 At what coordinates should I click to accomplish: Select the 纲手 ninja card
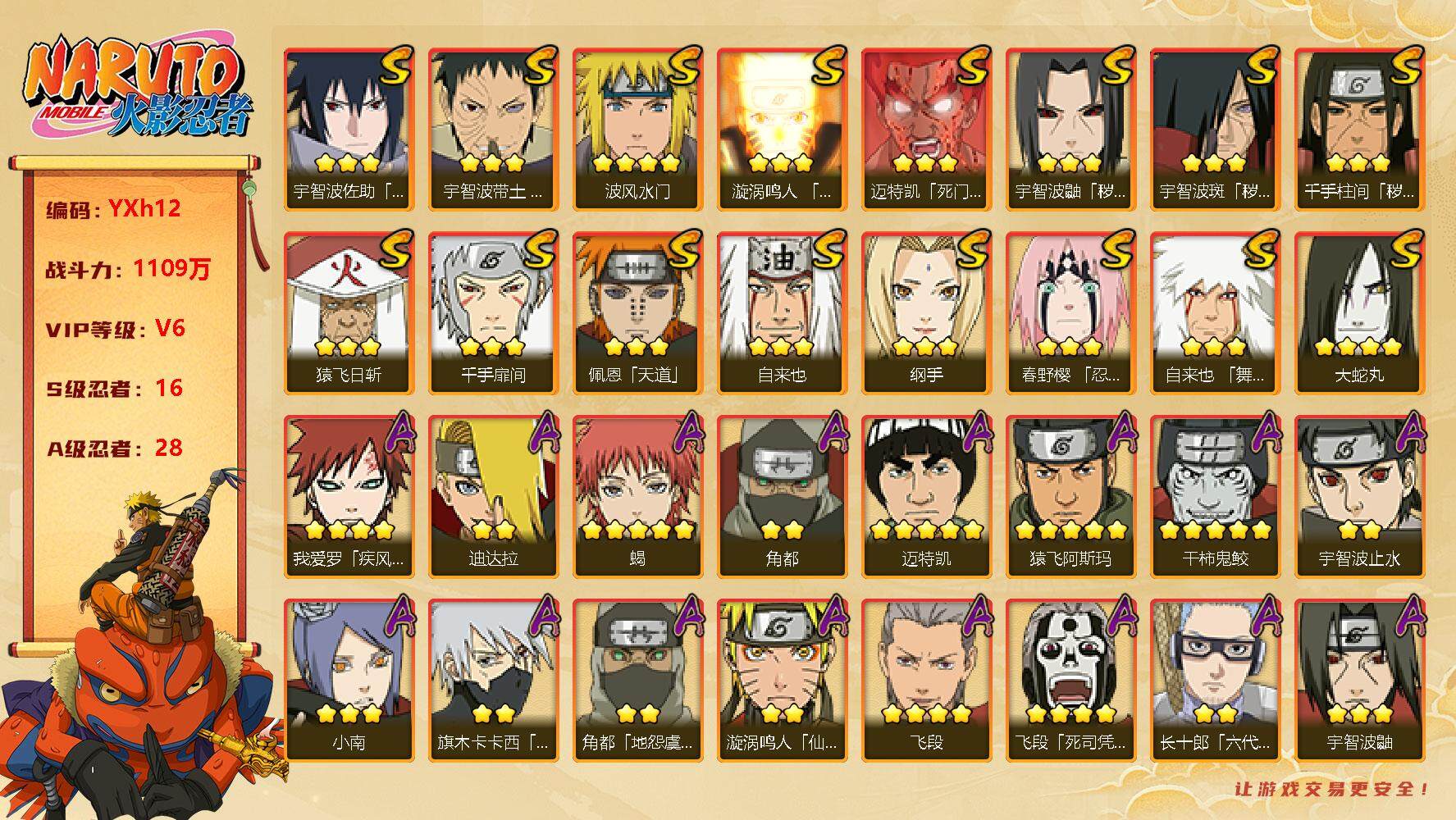pos(926,312)
